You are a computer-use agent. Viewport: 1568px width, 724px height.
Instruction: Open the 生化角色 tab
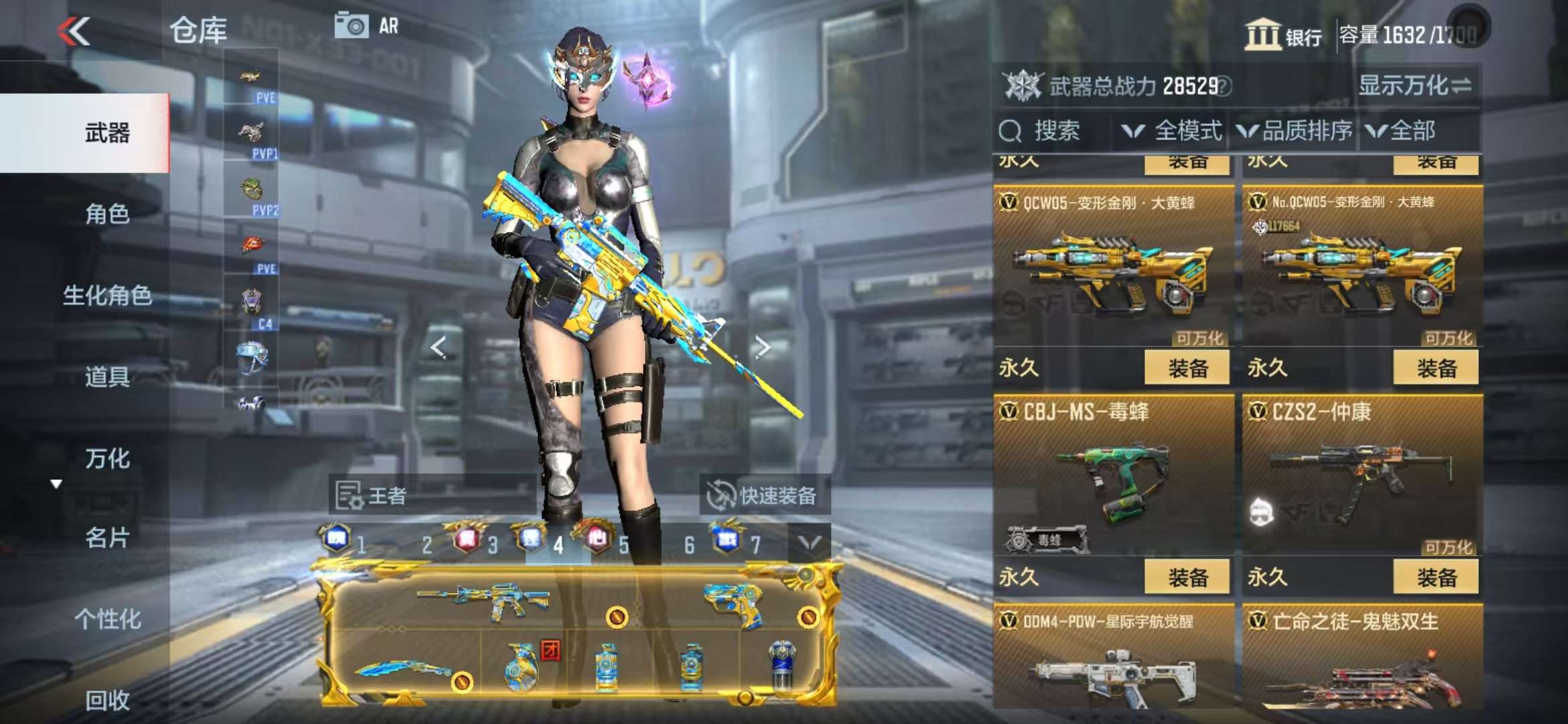coord(107,295)
